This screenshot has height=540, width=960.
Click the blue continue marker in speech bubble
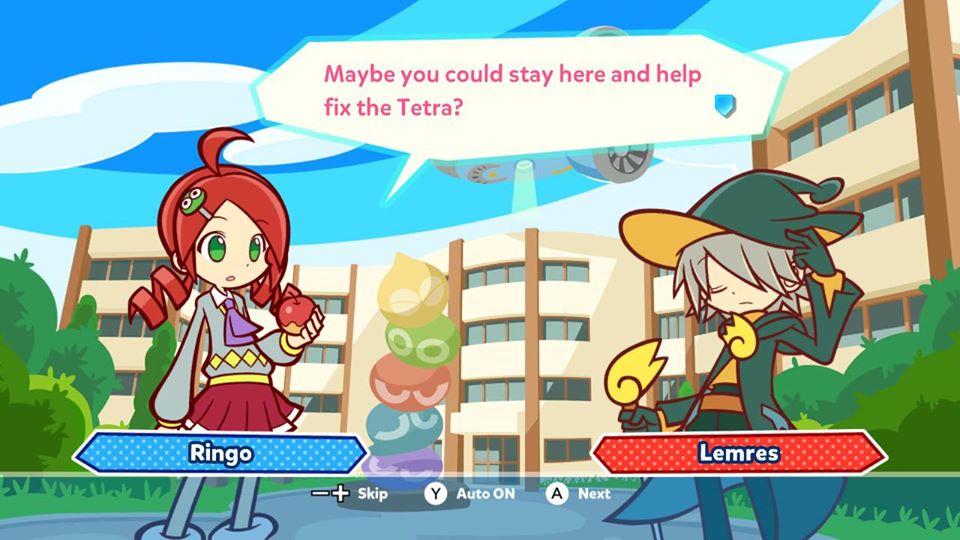coord(725,105)
